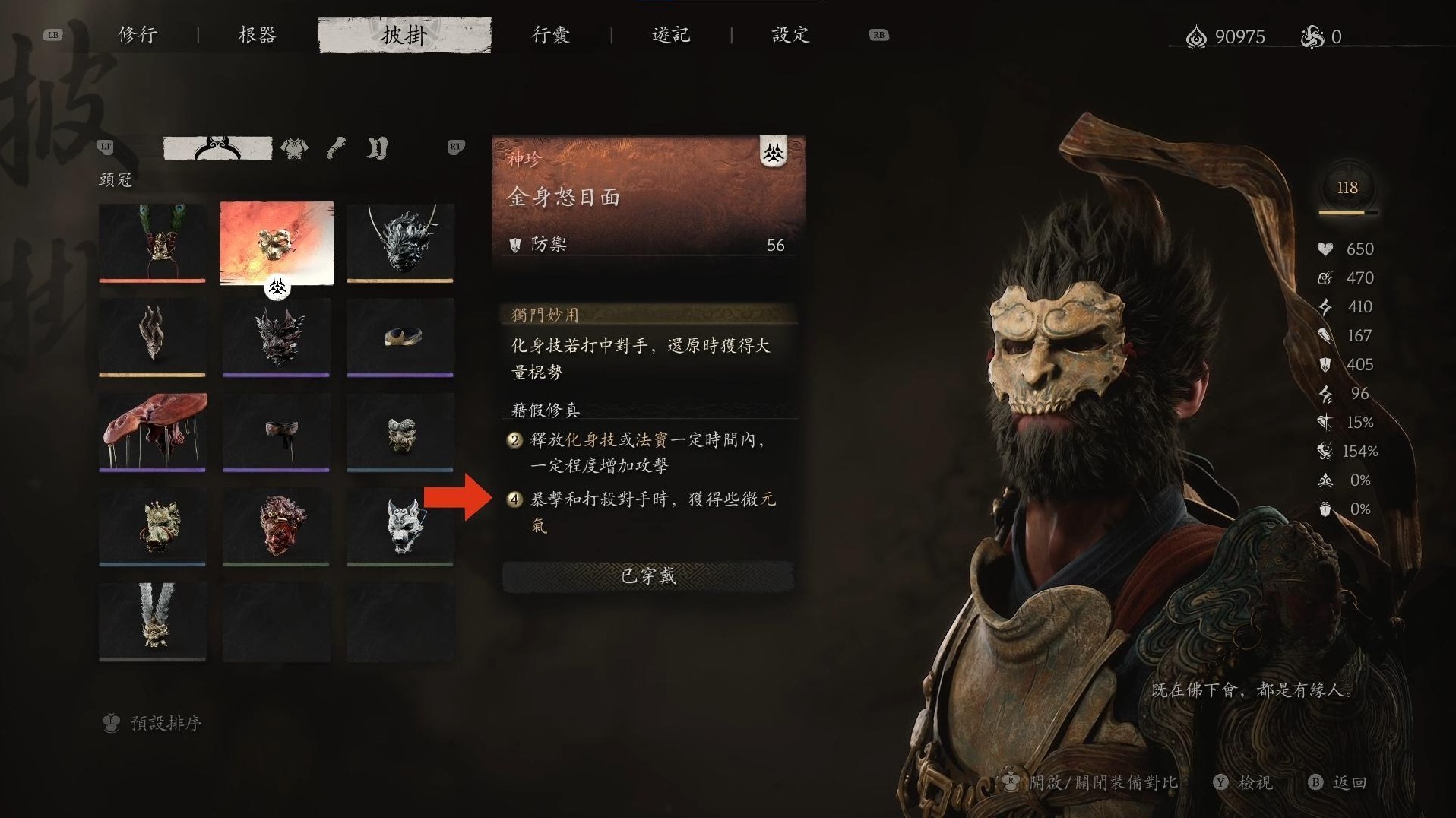The width and height of the screenshot is (1456, 818).
Task: Pick the golden lion helmet slot
Action: 152,526
